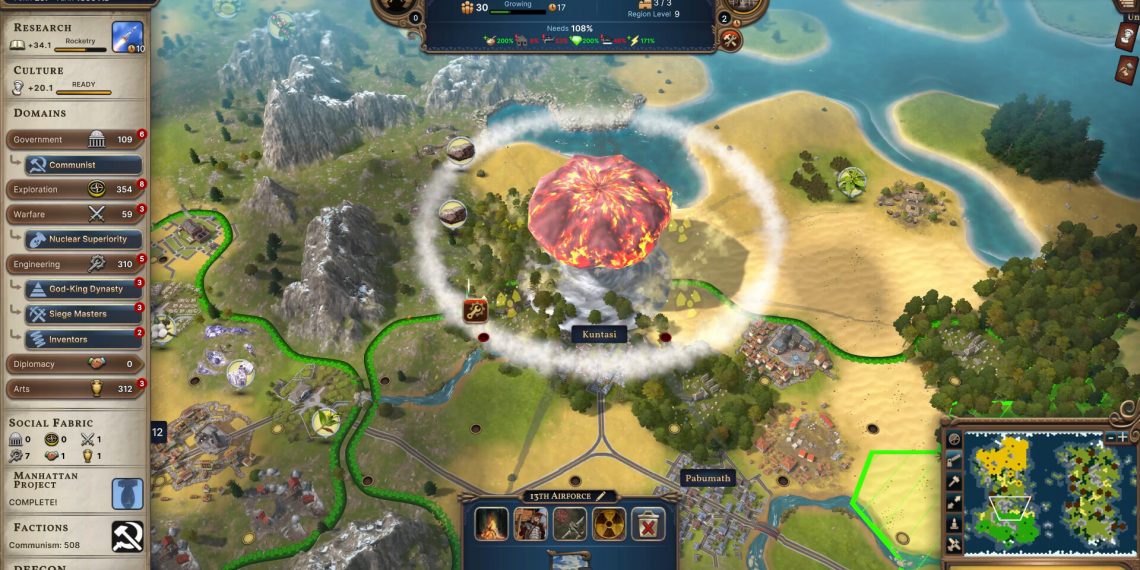Select the God-King Dynasty entry
The width and height of the screenshot is (1140, 570).
click(82, 289)
